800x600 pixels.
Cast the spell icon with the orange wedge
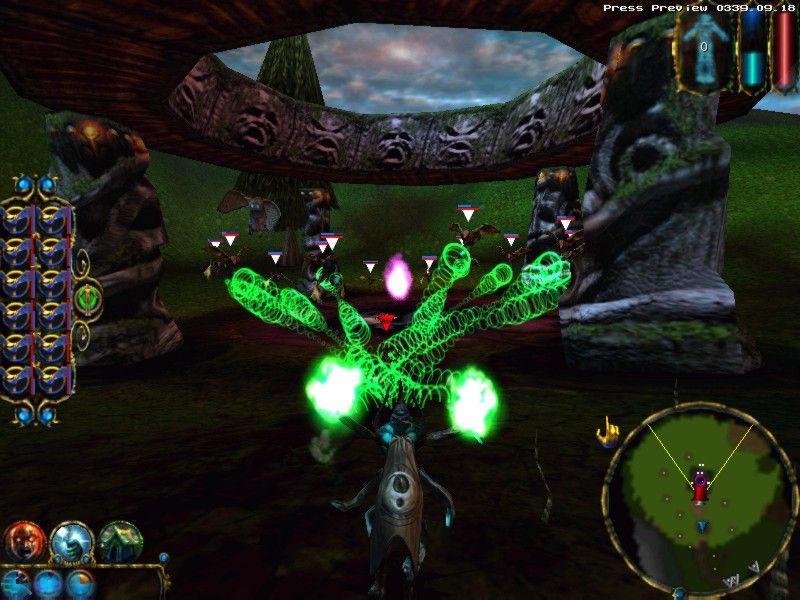point(80,584)
